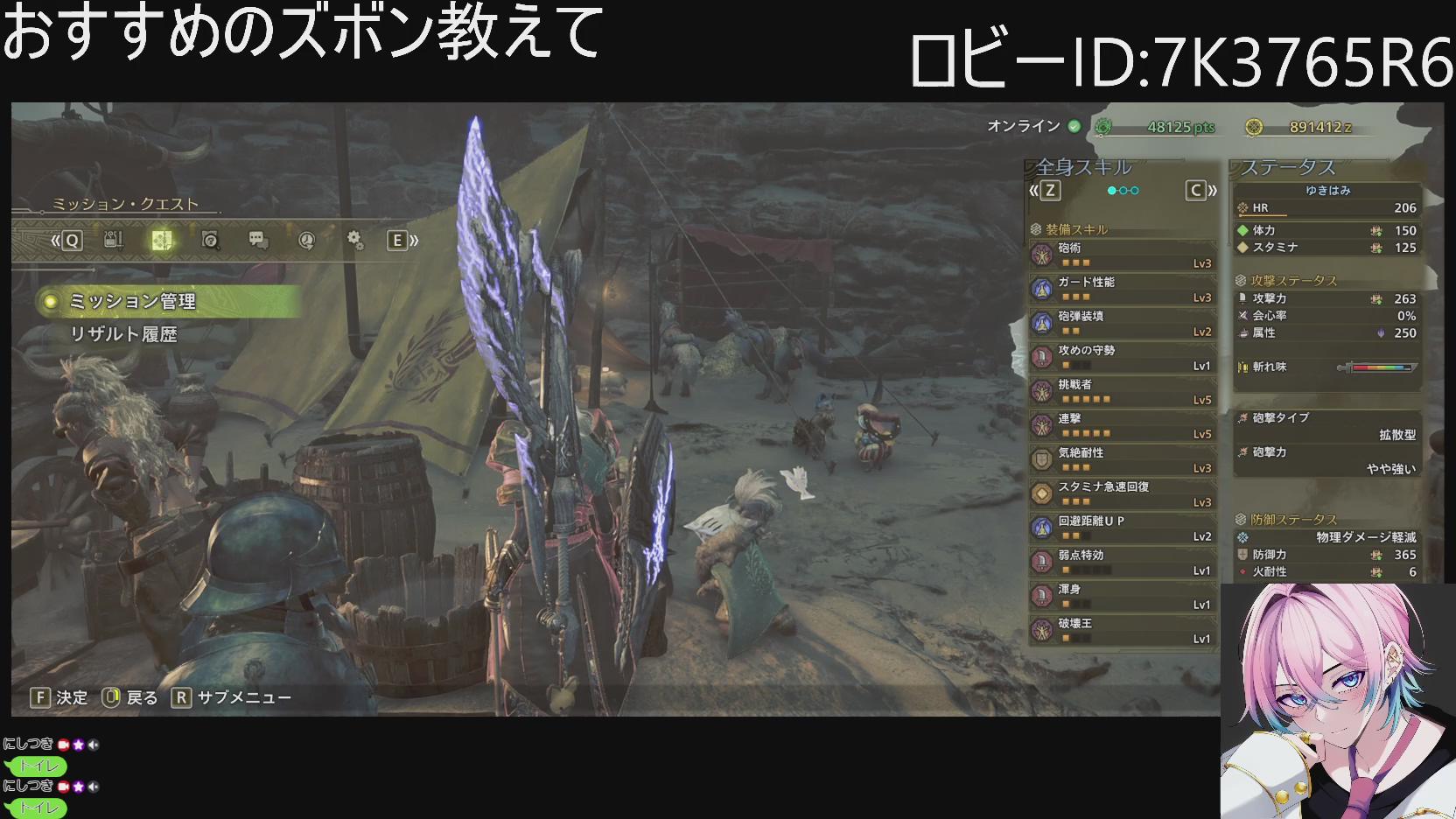This screenshot has height=819, width=1456.
Task: Select the ミッション管理 option with yellow indicator
Action: [131, 300]
